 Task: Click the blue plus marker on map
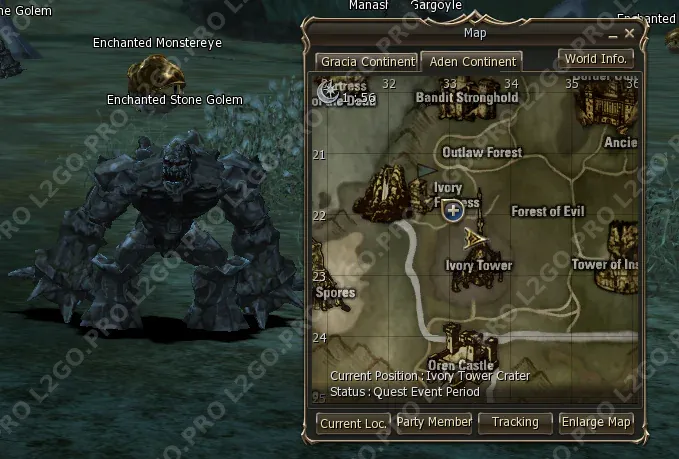tap(452, 210)
